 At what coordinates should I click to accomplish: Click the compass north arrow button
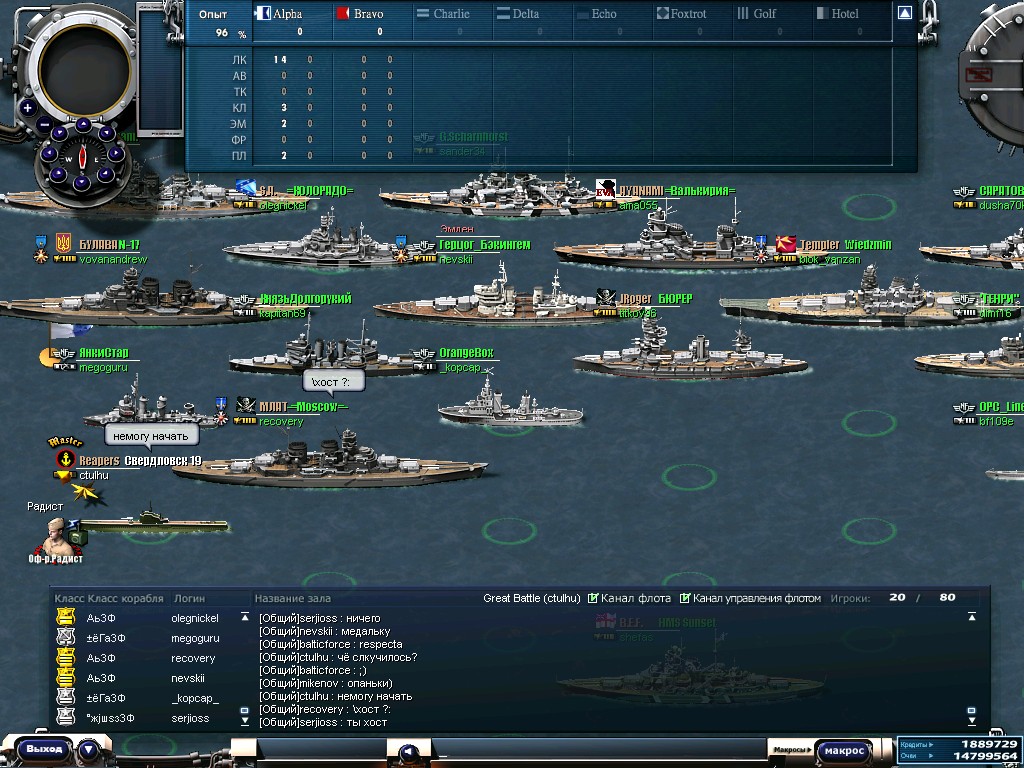pos(83,124)
